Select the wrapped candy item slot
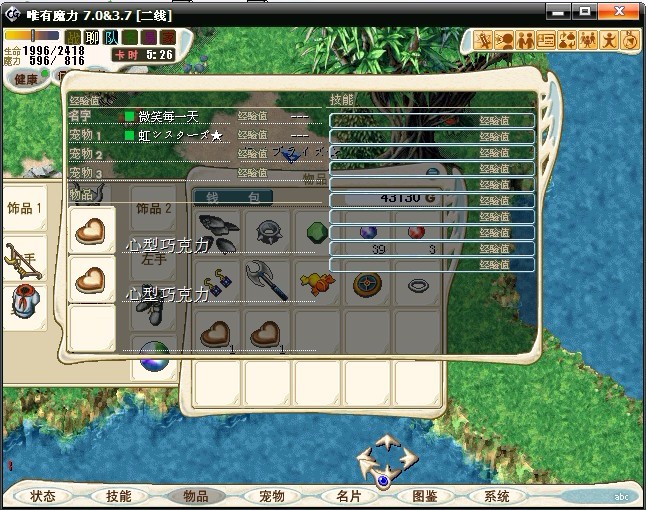This screenshot has width=646, height=510. coord(318,284)
